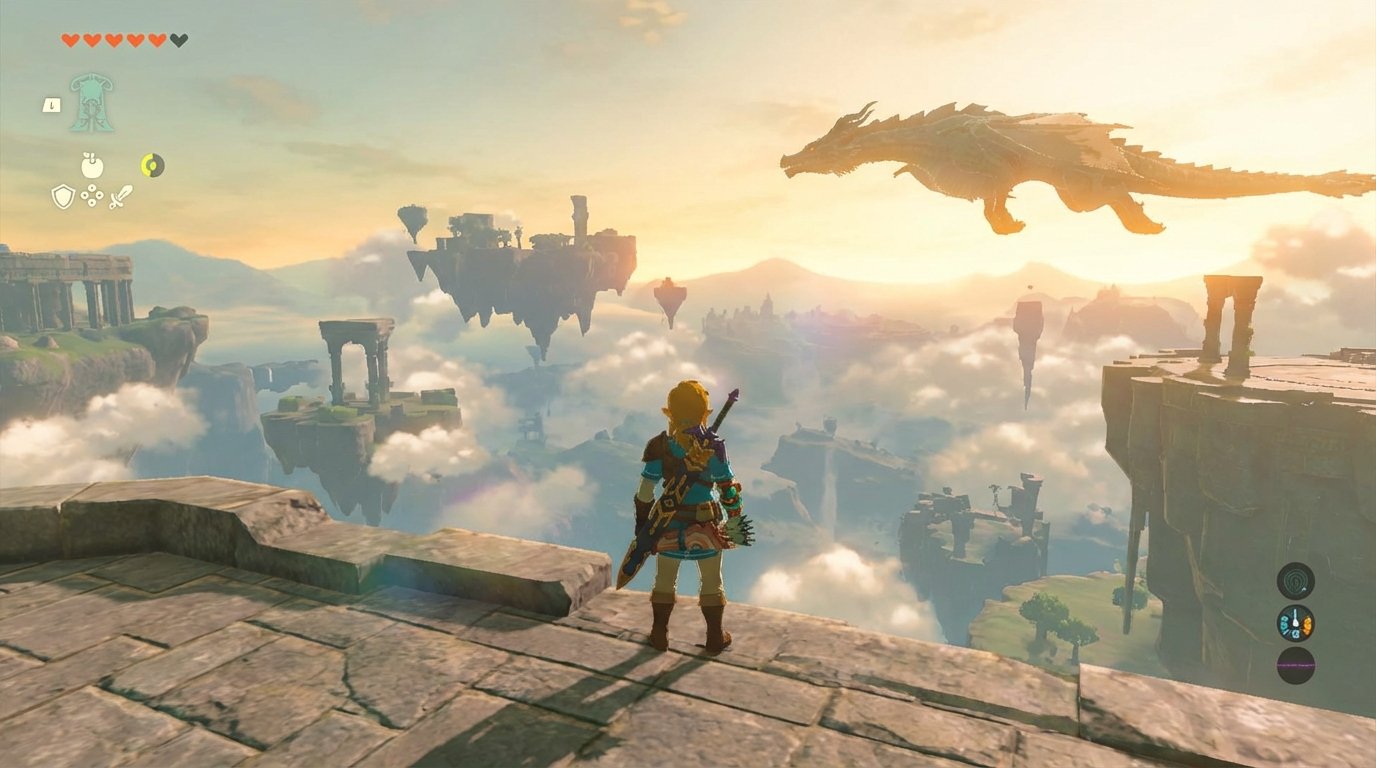Viewport: 1376px width, 768px height.
Task: Select the sword attack icon
Action: [120, 197]
